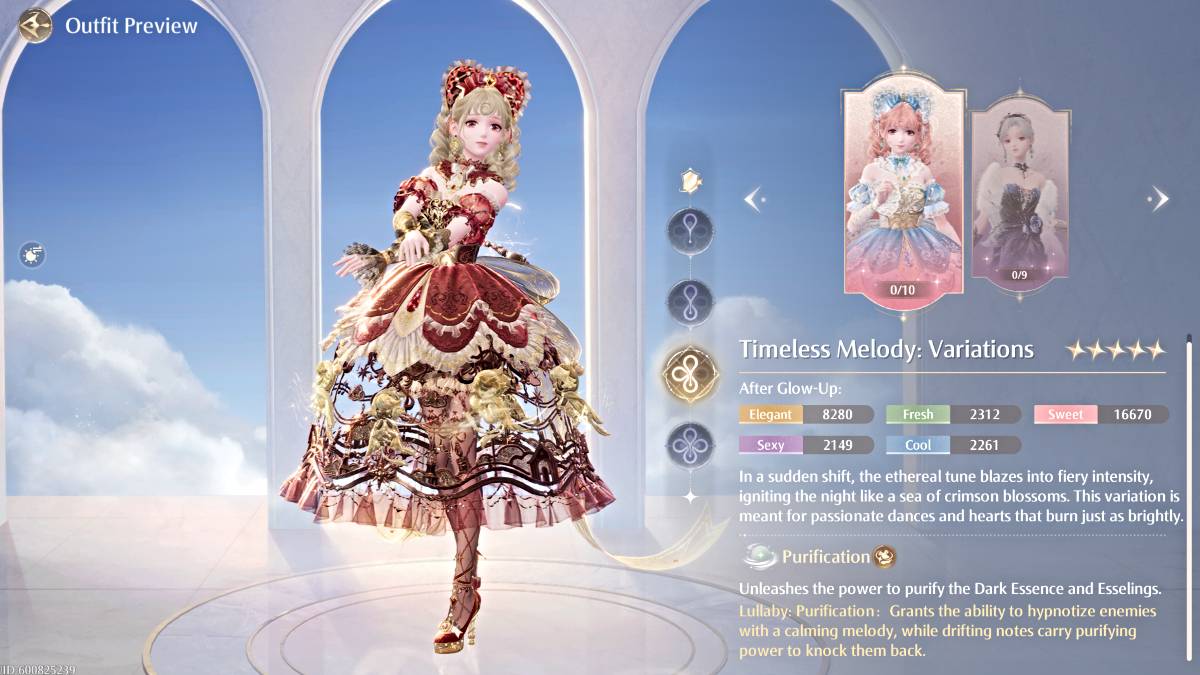The height and width of the screenshot is (675, 1200).
Task: Click the round icon on the left edge
Action: (32, 255)
